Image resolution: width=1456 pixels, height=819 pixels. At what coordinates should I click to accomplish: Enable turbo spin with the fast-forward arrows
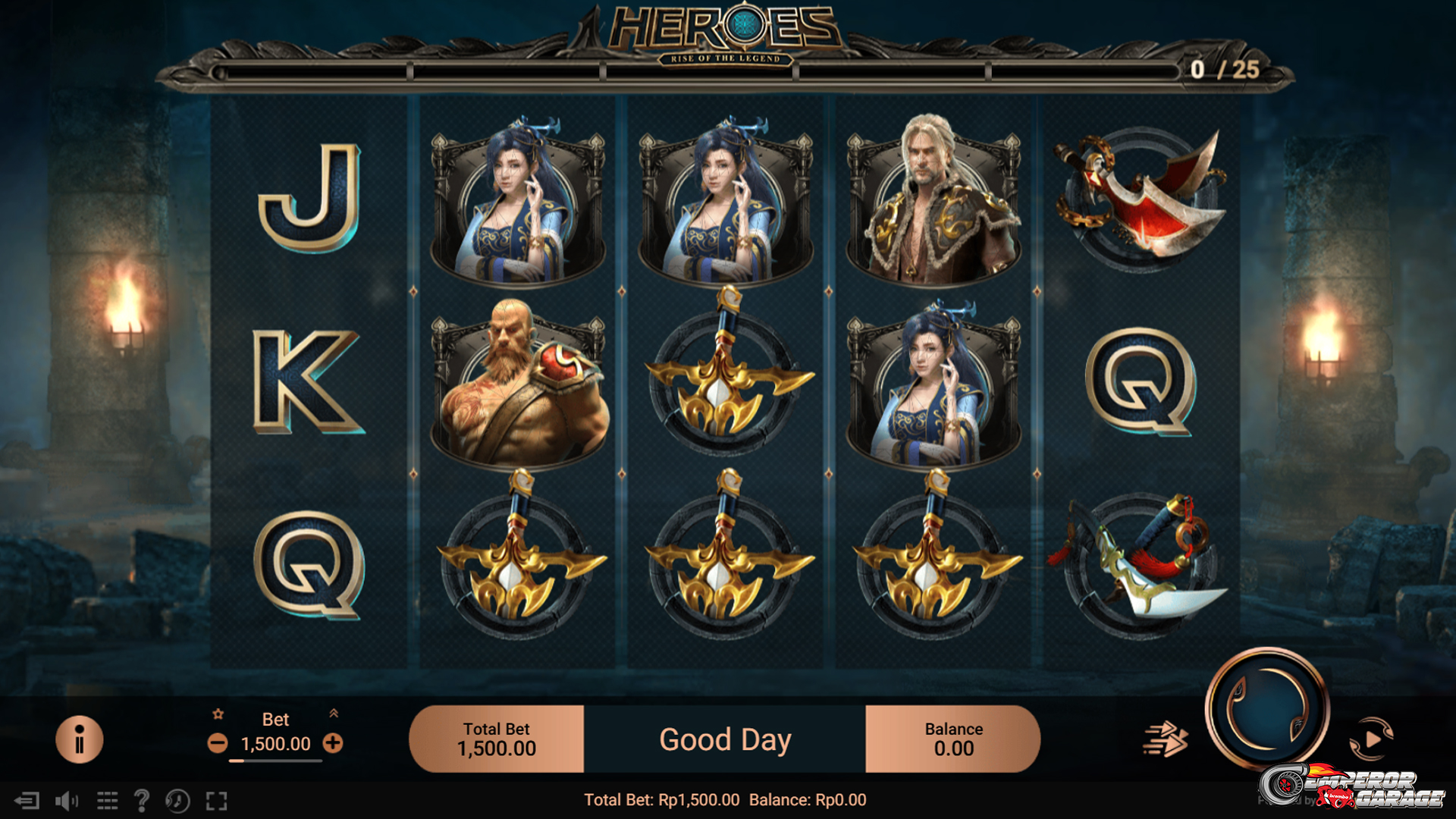[x=1165, y=739]
